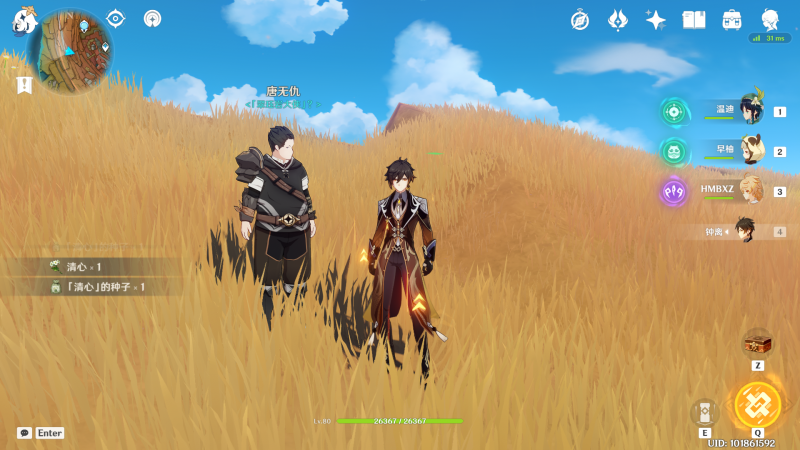Activate the stone pillar elemental skill
Viewport: 800px width, 450px height.
tap(705, 412)
